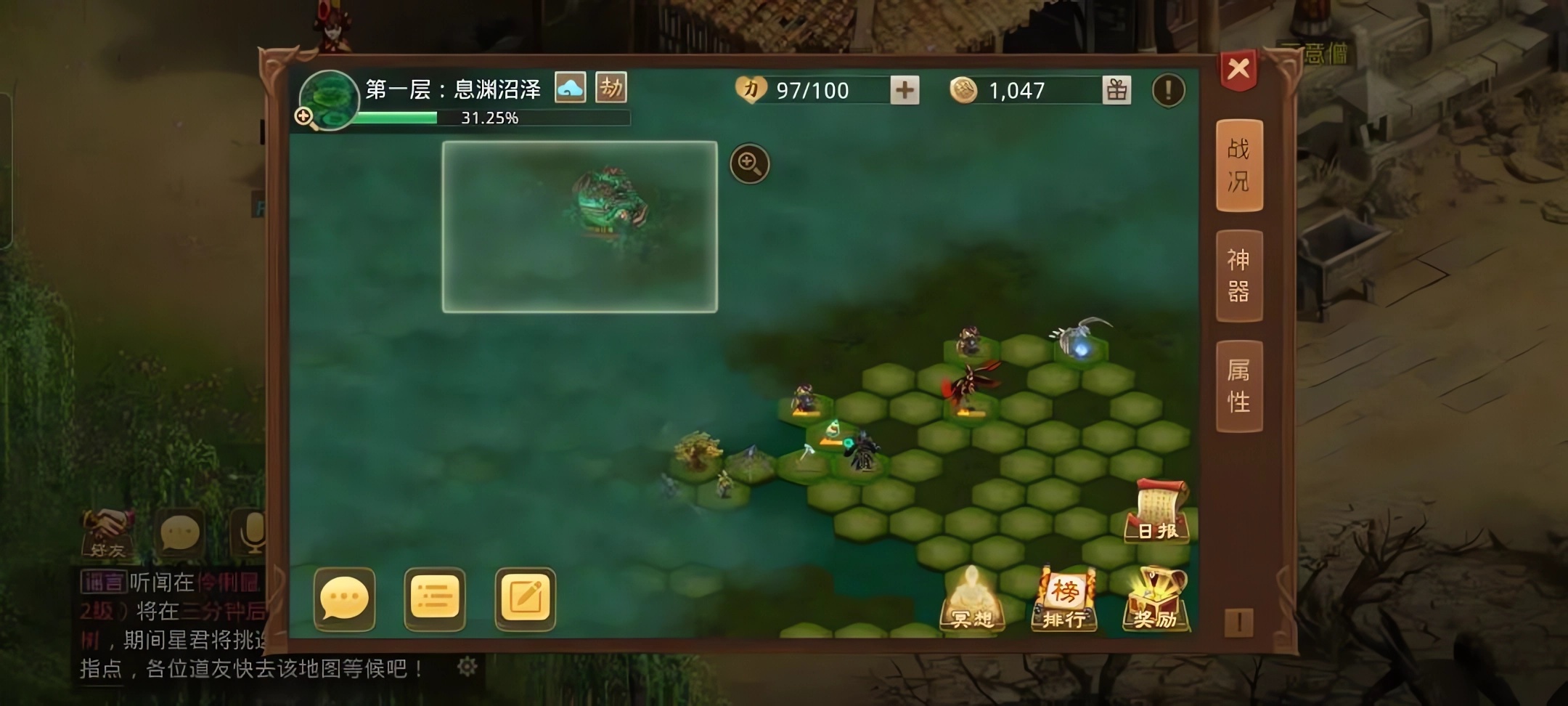
Task: Open the speech bubble chat button
Action: tap(344, 599)
